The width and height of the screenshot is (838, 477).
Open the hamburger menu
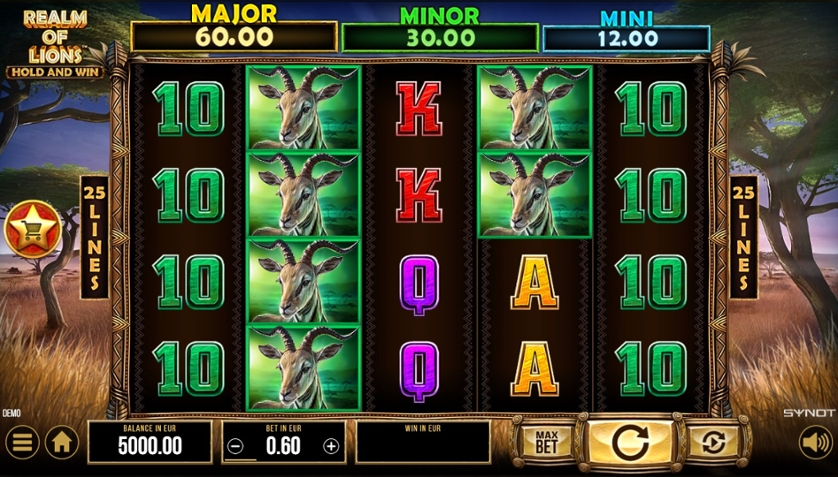21,441
